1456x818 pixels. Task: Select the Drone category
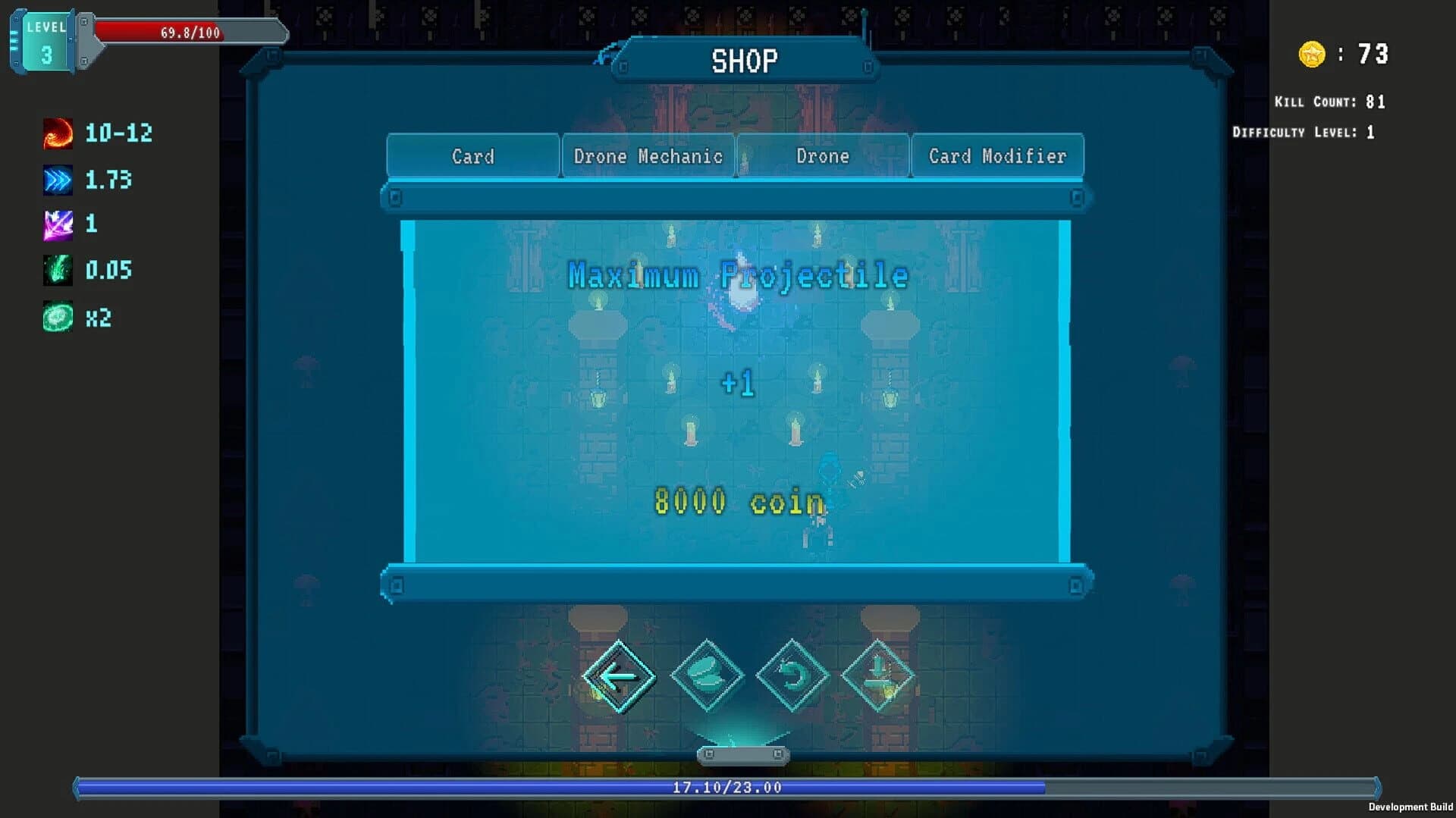click(x=823, y=156)
